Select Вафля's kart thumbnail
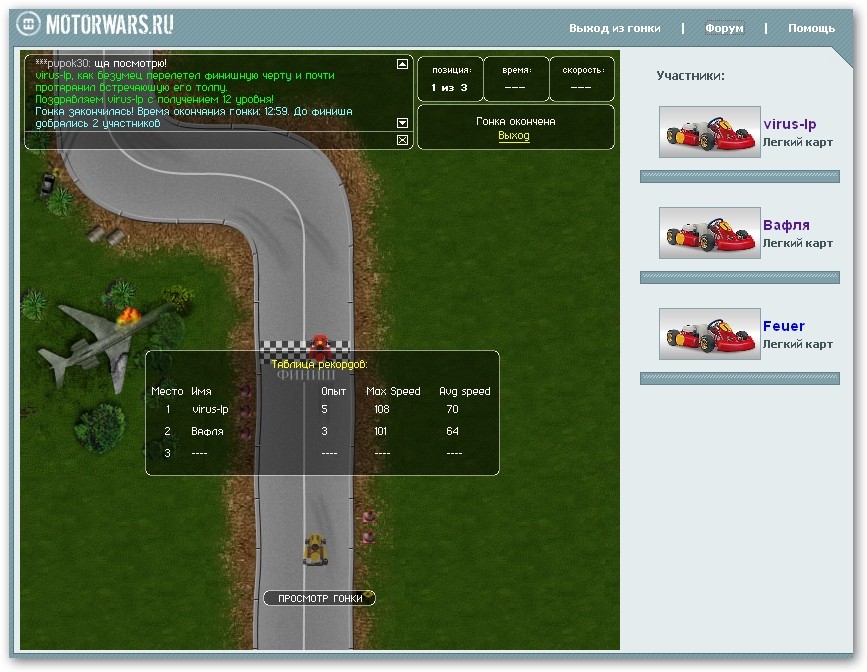867x672 pixels. [710, 233]
